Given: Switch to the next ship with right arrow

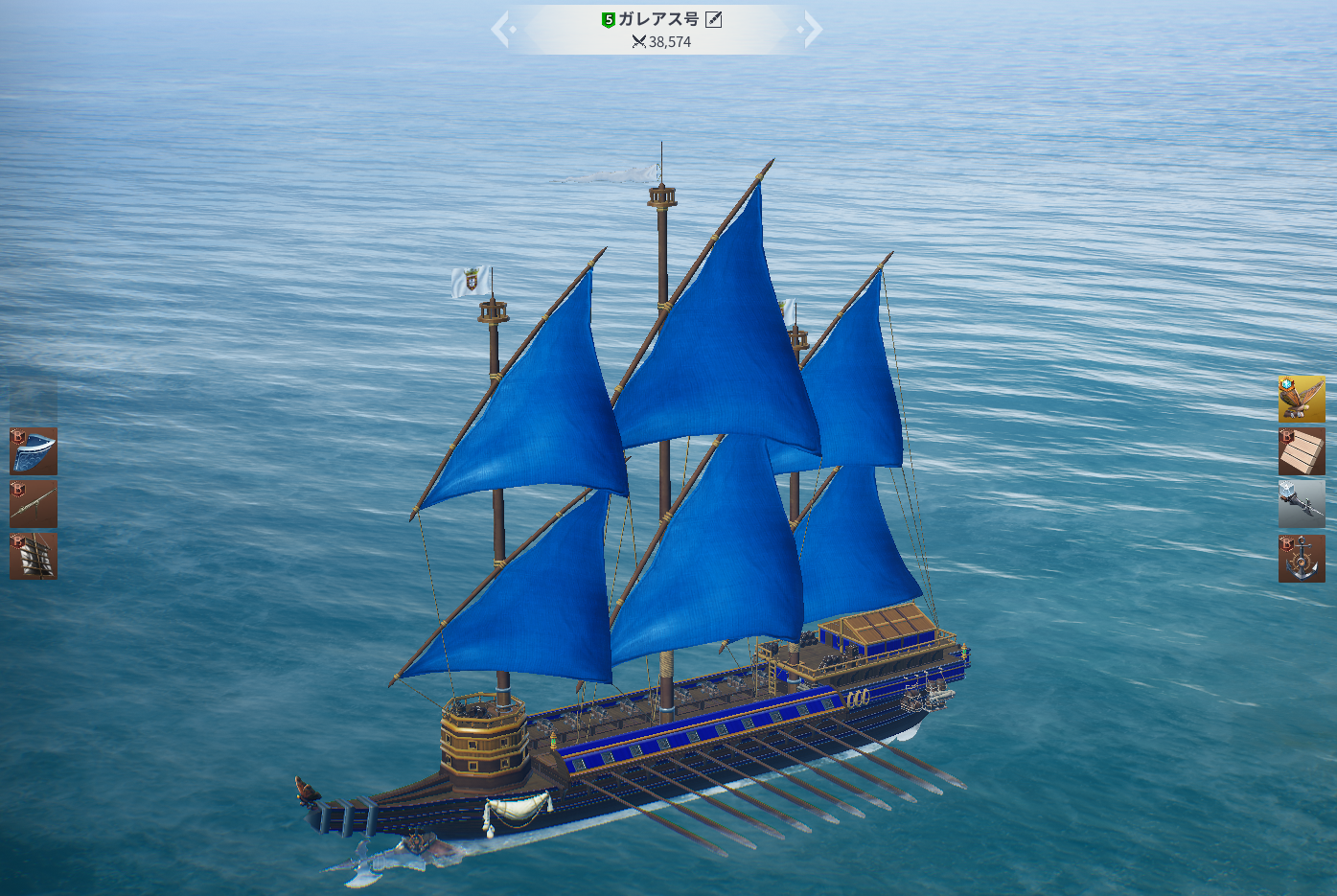Looking at the screenshot, I should 812,30.
